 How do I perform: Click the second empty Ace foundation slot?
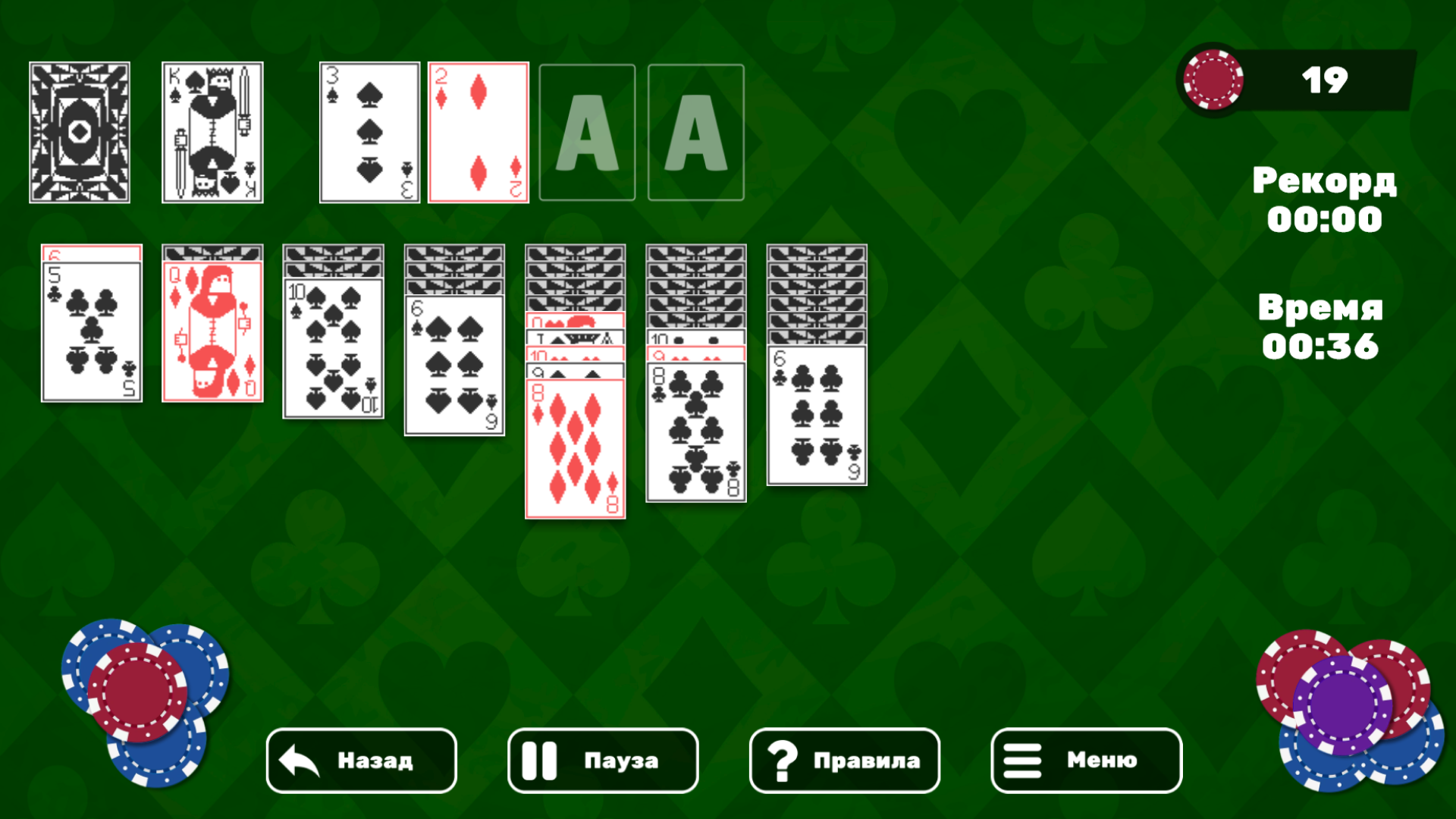point(695,132)
